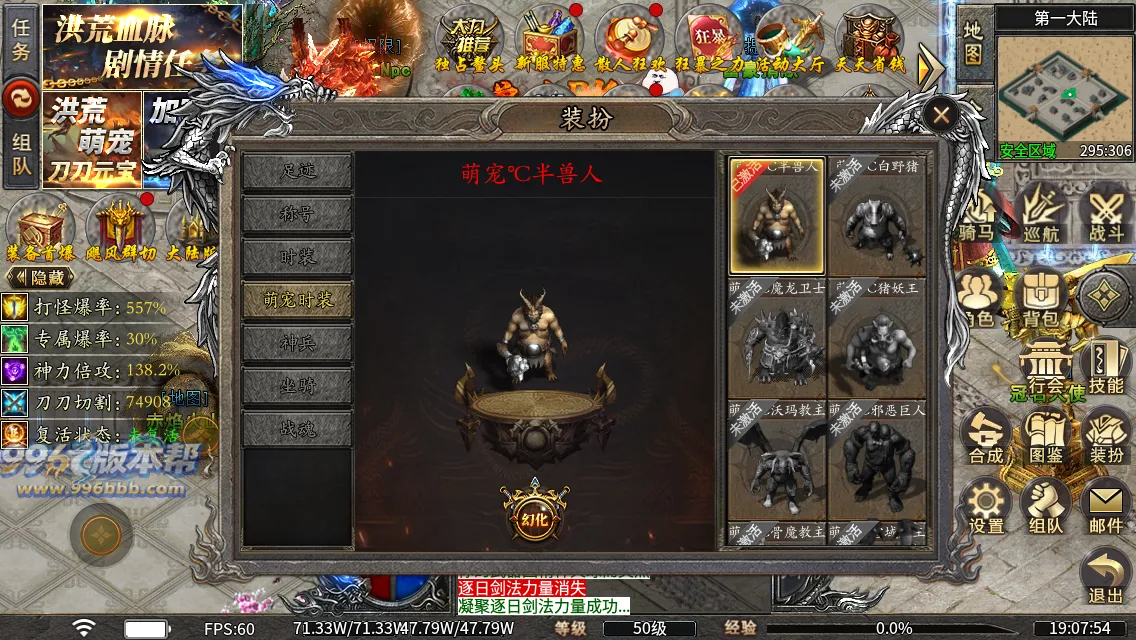The width and height of the screenshot is (1136, 640).
Task: Select the 猪妖王 pet skin tile
Action: 876,339
